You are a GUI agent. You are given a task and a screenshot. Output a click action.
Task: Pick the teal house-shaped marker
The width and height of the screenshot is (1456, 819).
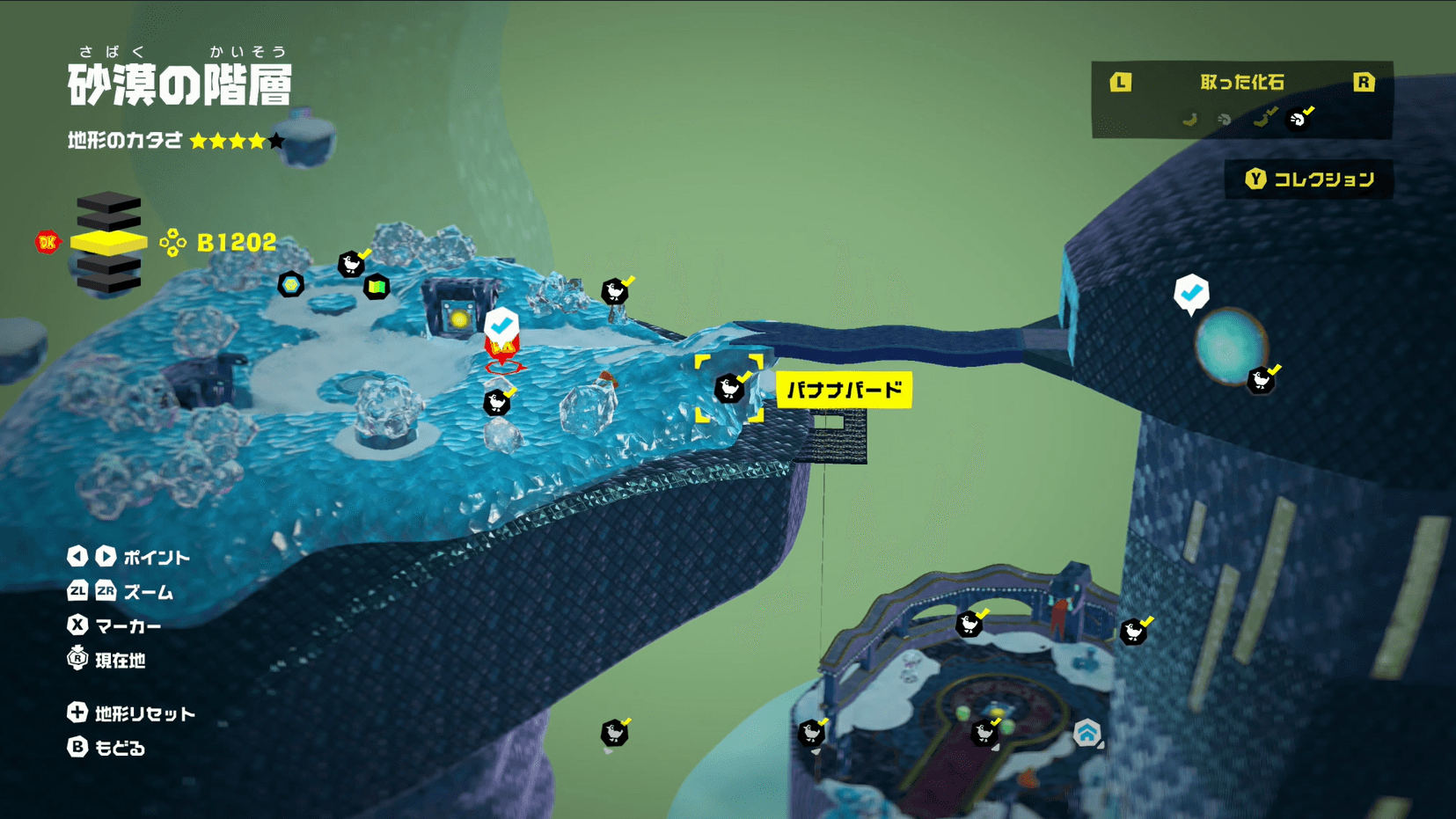click(x=1087, y=732)
